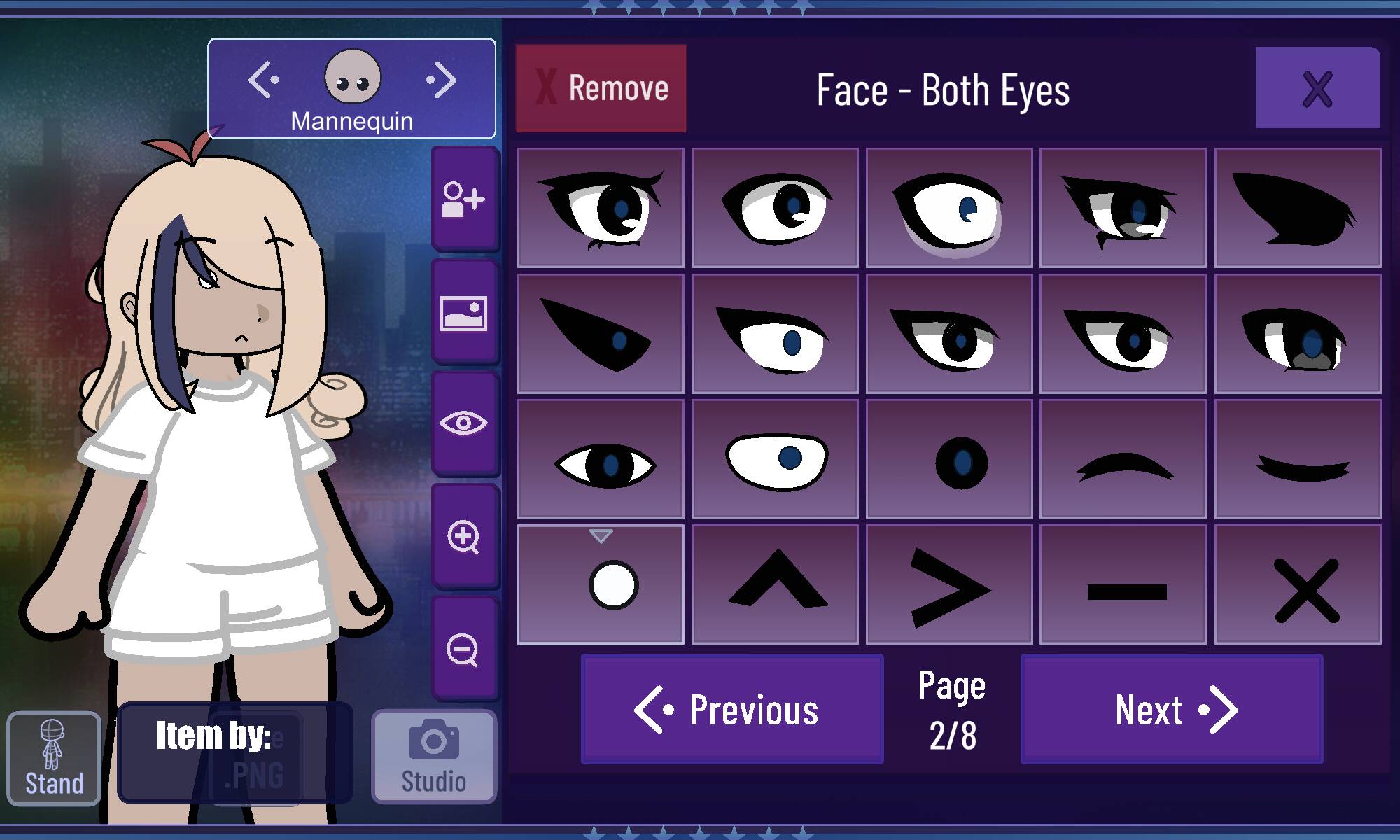Select the white circle eye style
1400x840 pixels.
click(x=601, y=584)
